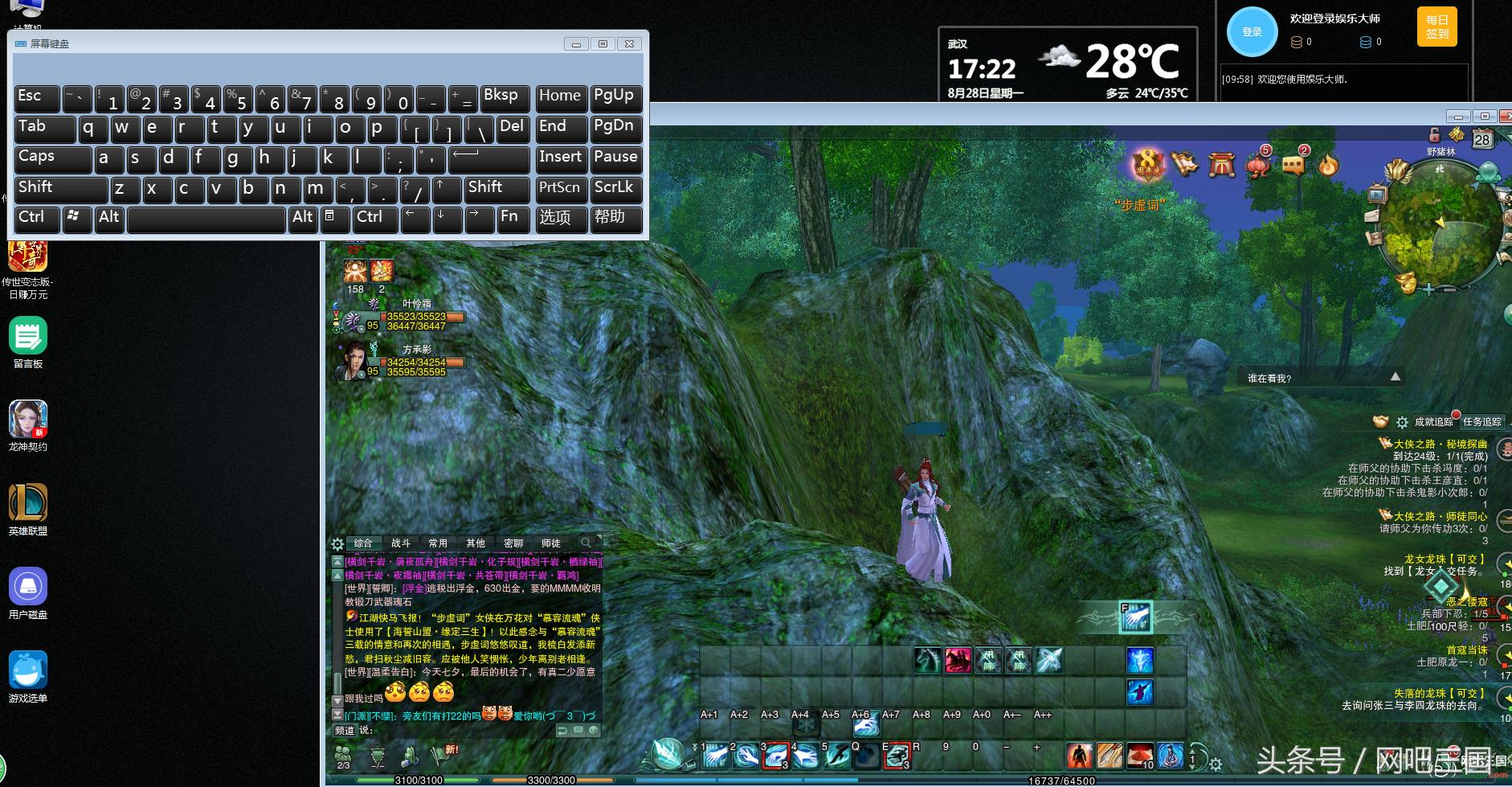The height and width of the screenshot is (787, 1512).
Task: Open the 密聊 private chat tab
Action: pyautogui.click(x=513, y=543)
